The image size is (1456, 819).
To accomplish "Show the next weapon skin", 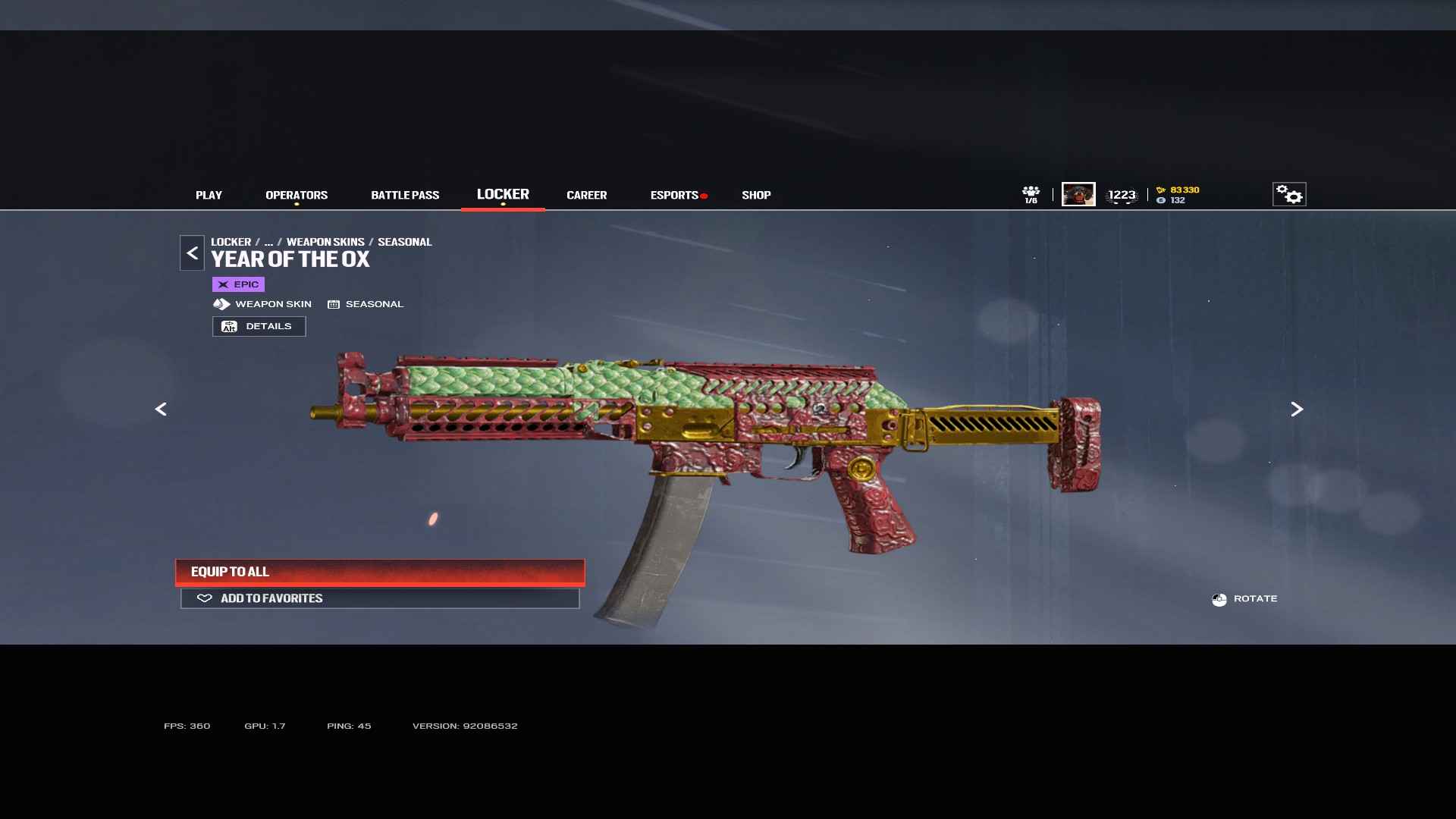I will [1297, 409].
